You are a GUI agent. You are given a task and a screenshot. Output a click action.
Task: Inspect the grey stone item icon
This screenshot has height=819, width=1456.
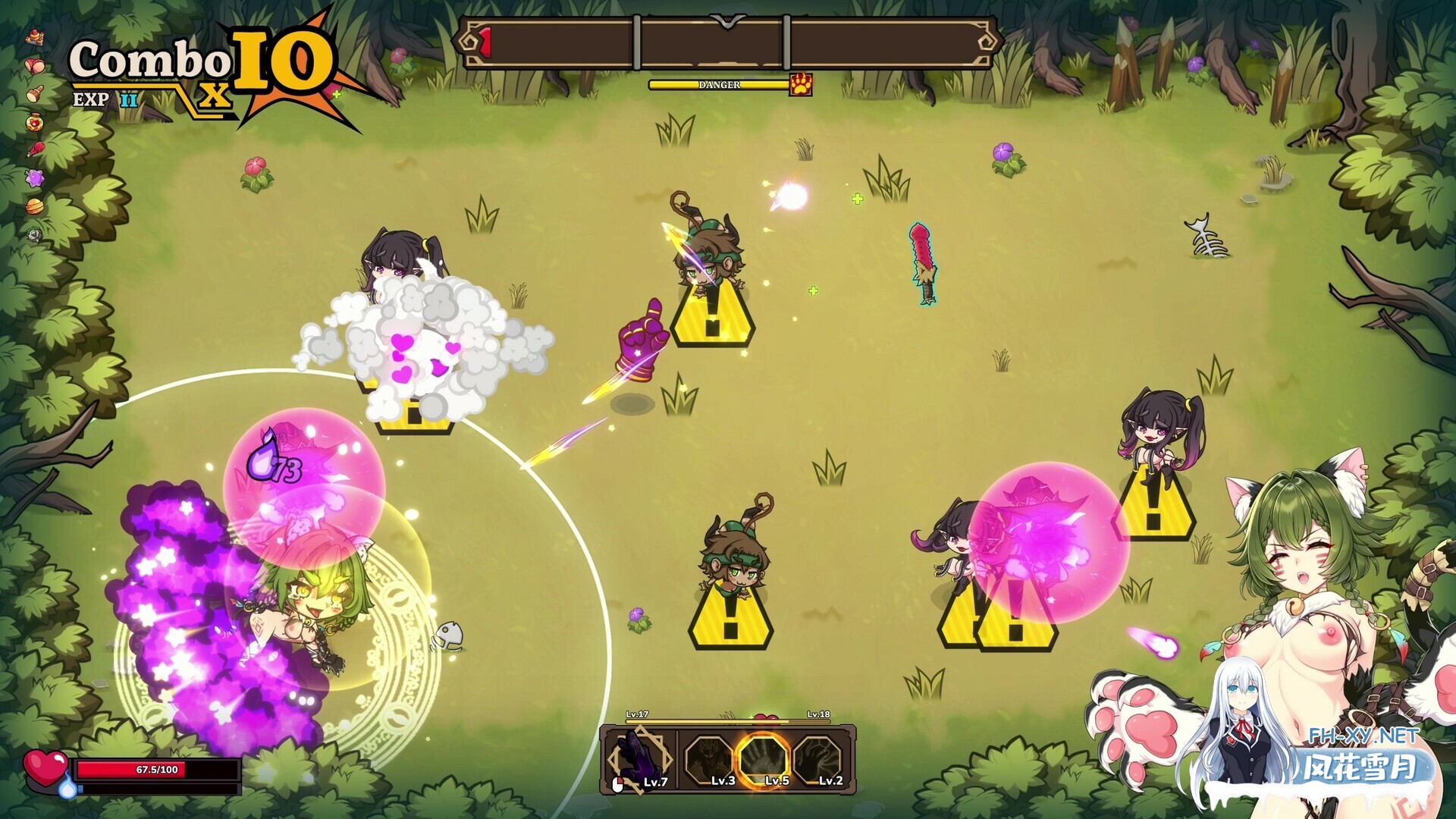coord(35,234)
